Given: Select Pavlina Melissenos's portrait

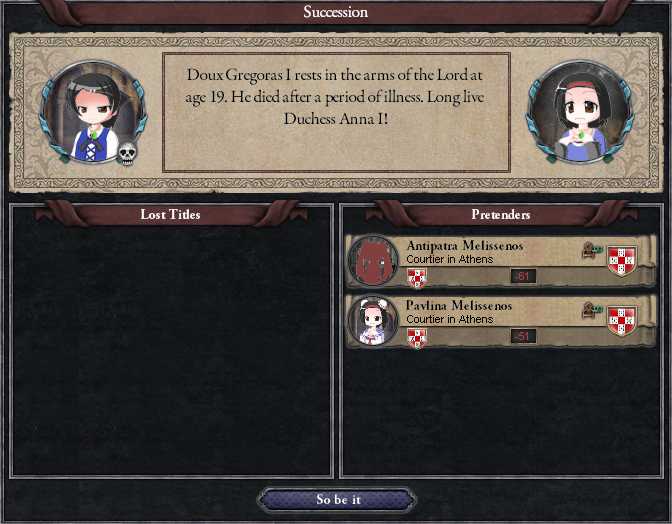Looking at the screenshot, I should click(x=372, y=322).
